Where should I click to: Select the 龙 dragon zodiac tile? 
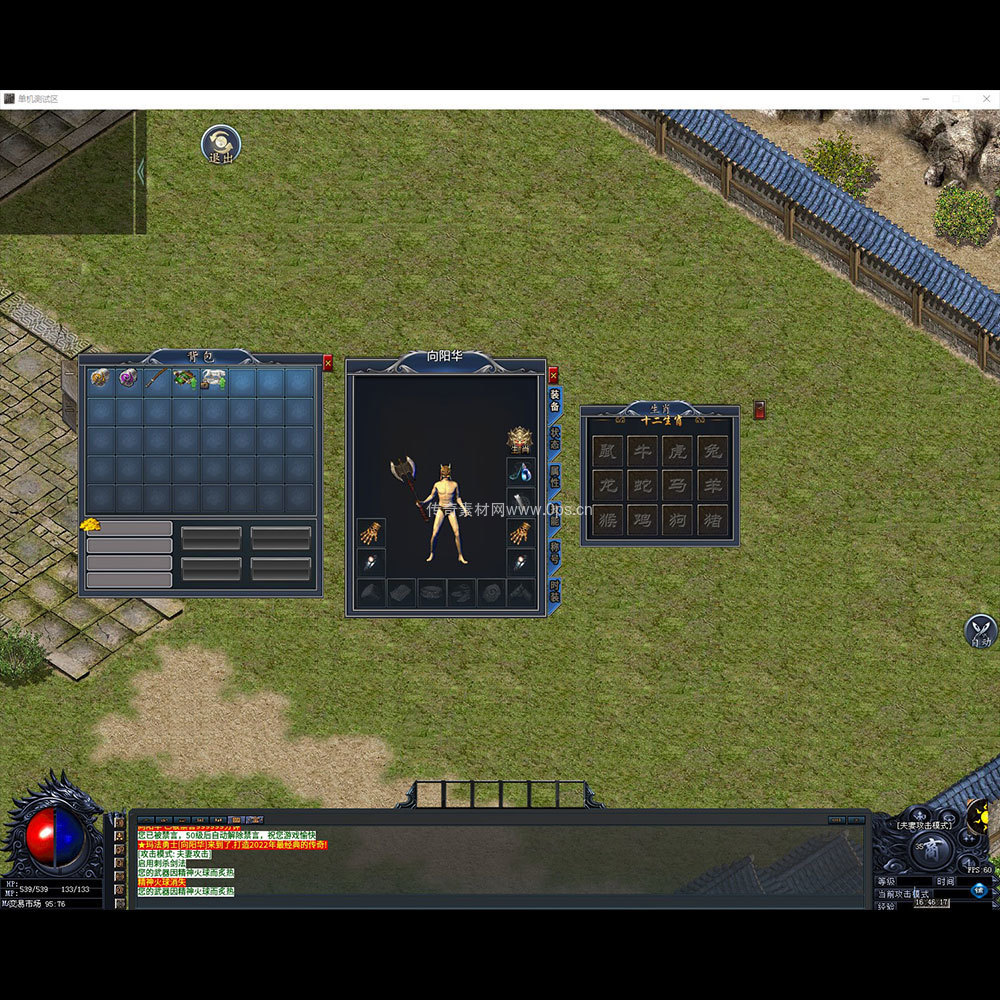pyautogui.click(x=607, y=485)
